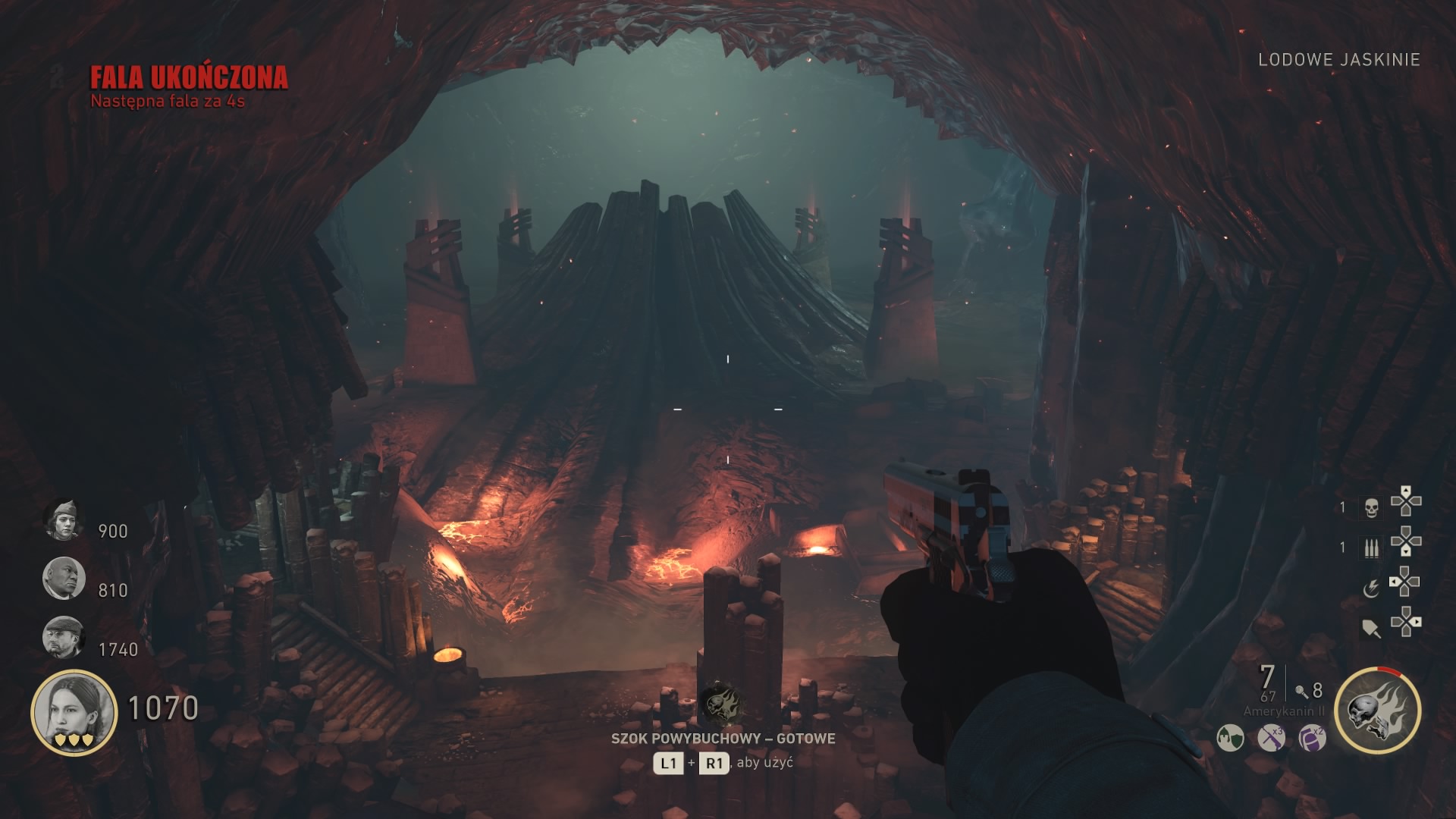The image size is (1456, 819).
Task: Open your own character portrait with shields
Action: [x=74, y=713]
